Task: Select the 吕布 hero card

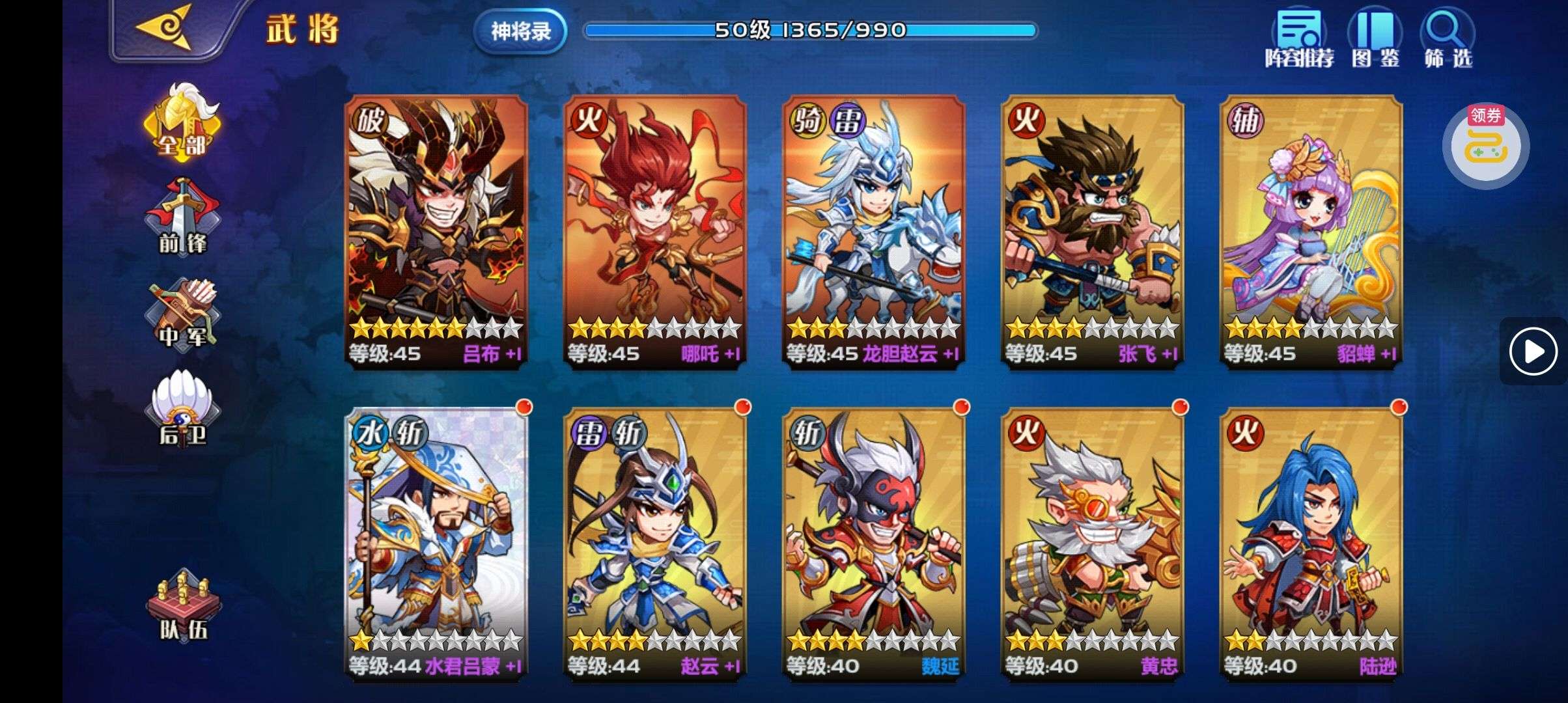Action: [436, 231]
